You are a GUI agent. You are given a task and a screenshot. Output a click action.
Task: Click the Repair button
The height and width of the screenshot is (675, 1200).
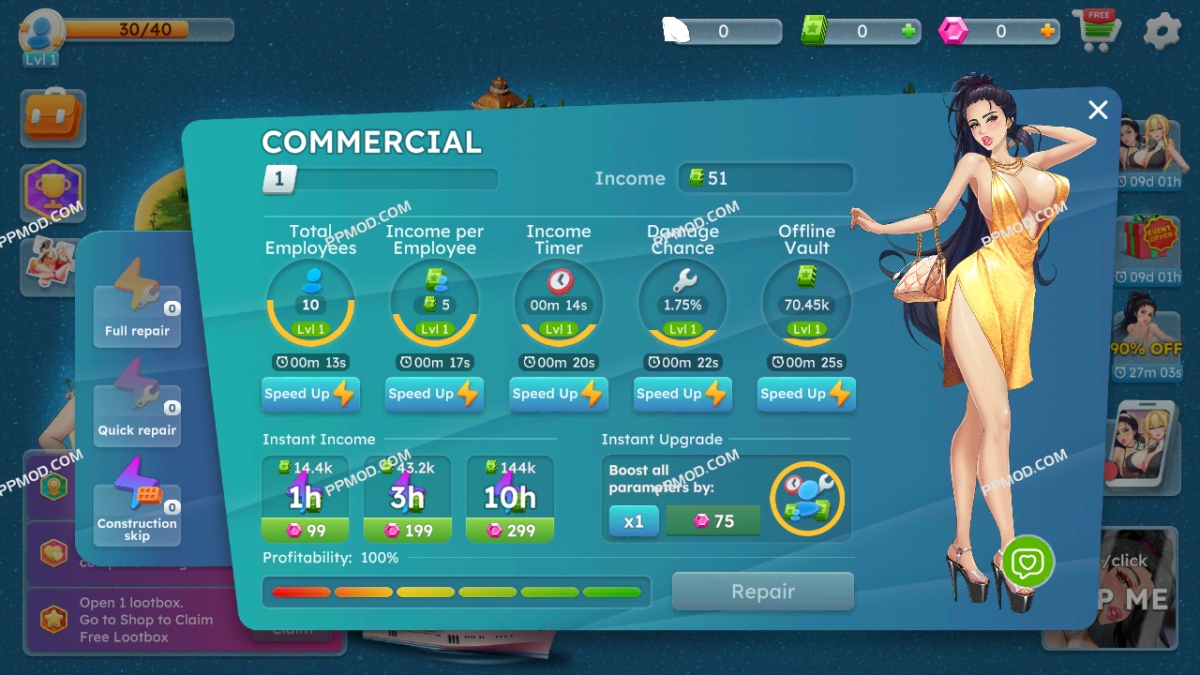(762, 592)
